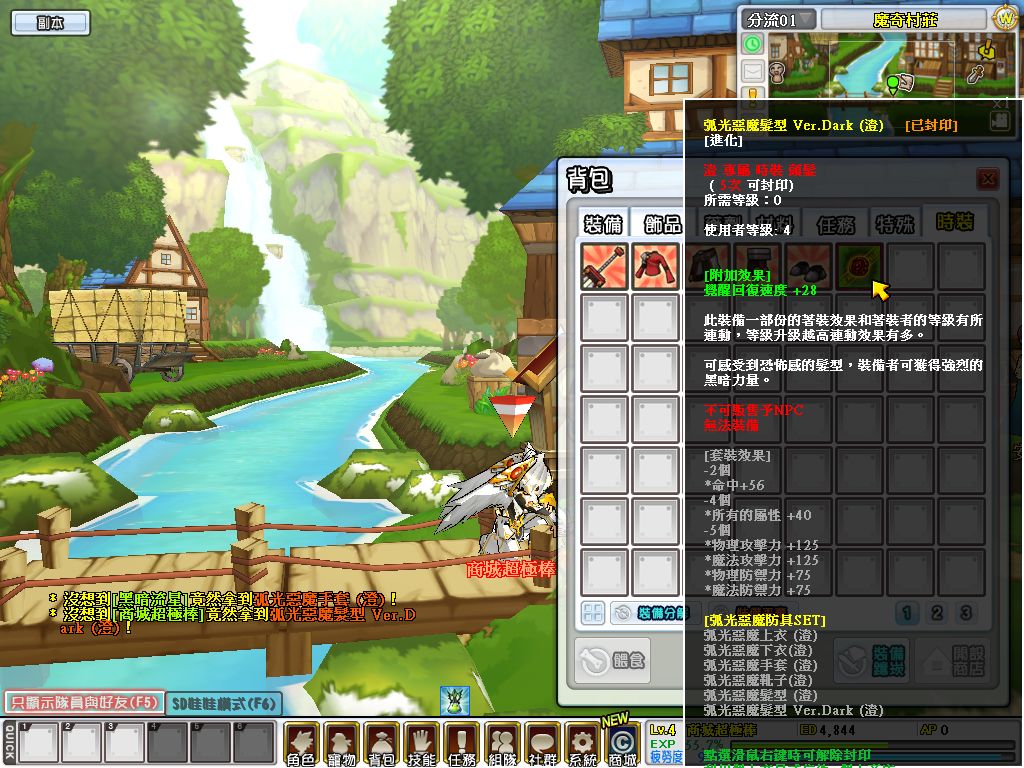This screenshot has height=768, width=1024.
Task: Switch to the 裝備 equipment tab
Action: click(x=604, y=223)
